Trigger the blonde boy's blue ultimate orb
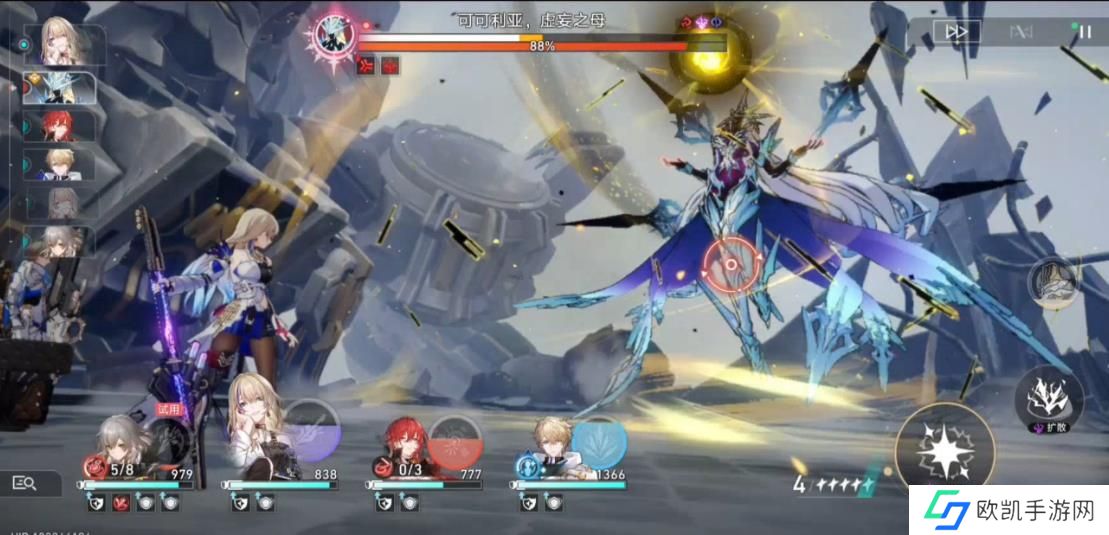Viewport: 1109px width, 535px height. point(599,443)
